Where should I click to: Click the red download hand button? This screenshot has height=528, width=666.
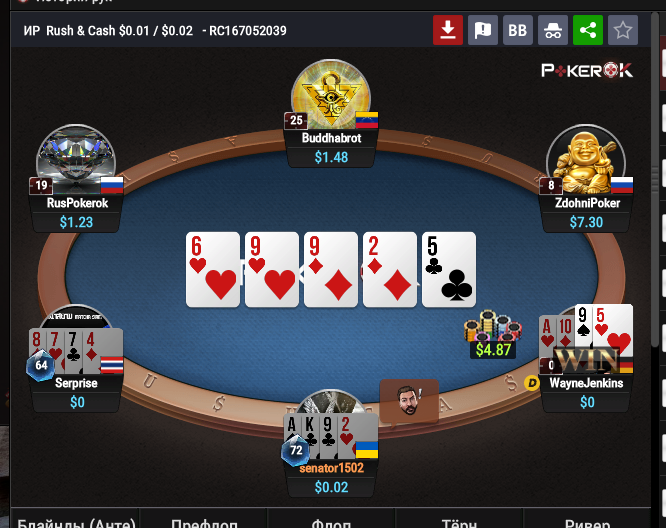pos(447,30)
